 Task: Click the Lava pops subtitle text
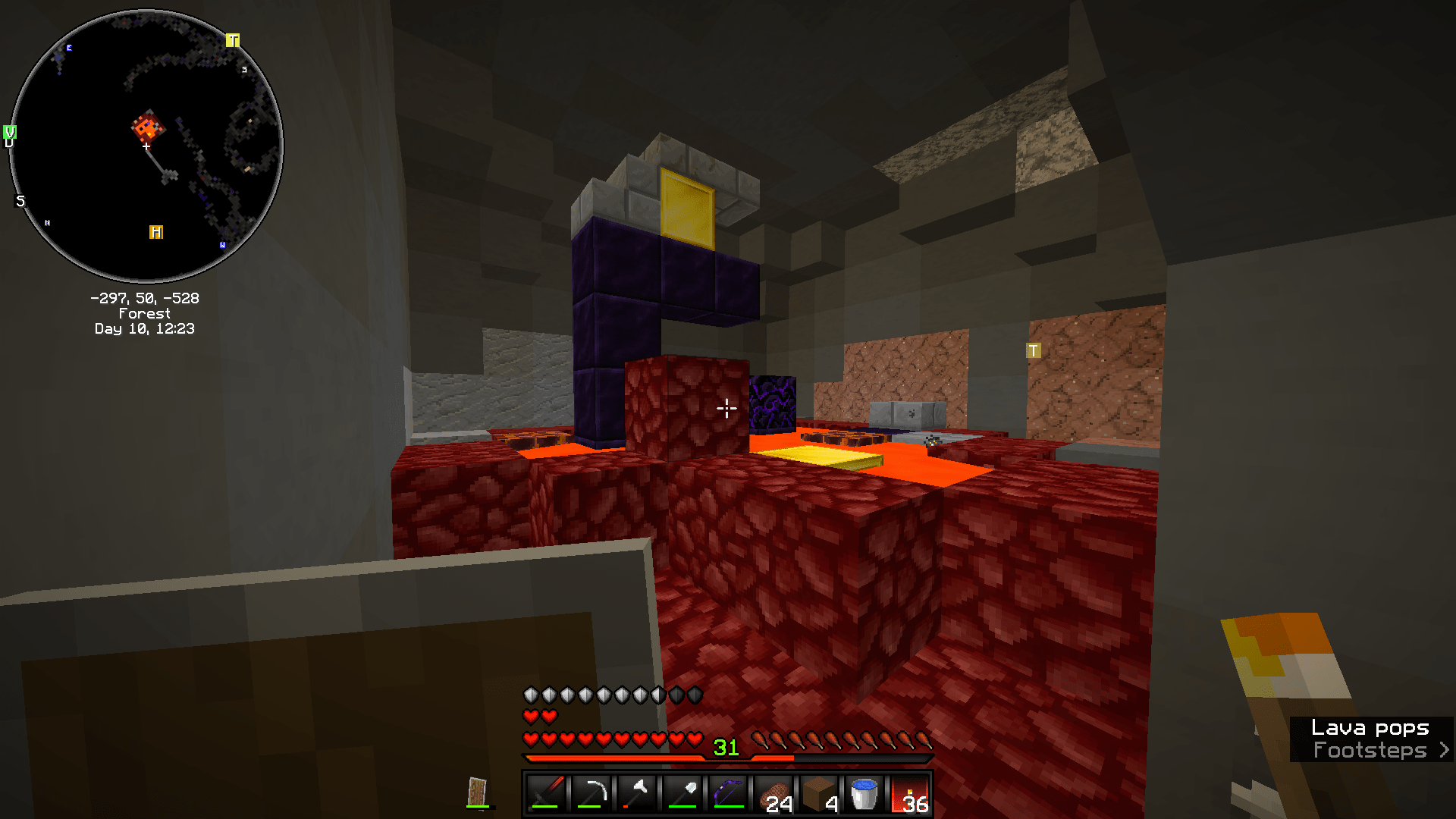tap(1370, 728)
